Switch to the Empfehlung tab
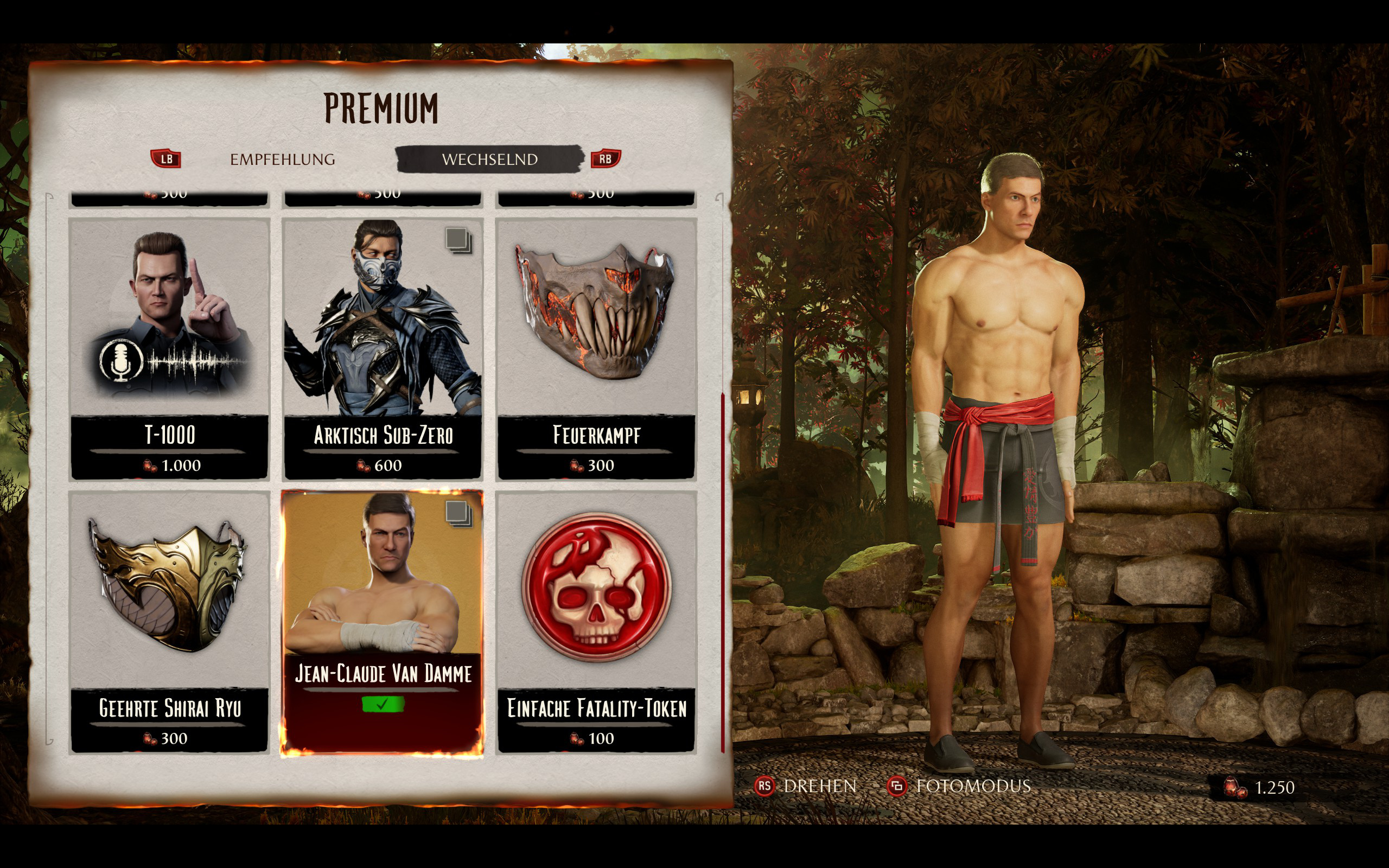The width and height of the screenshot is (1389, 868). point(282,159)
